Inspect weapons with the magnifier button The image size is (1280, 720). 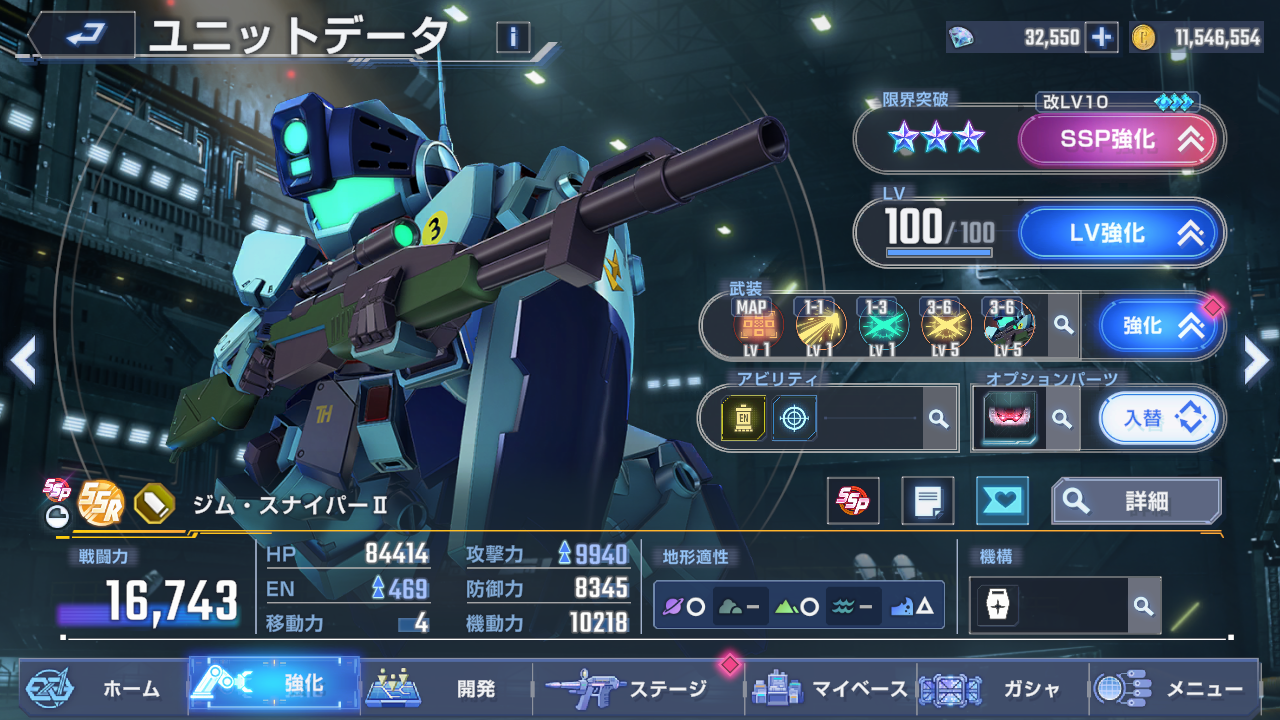point(1064,325)
